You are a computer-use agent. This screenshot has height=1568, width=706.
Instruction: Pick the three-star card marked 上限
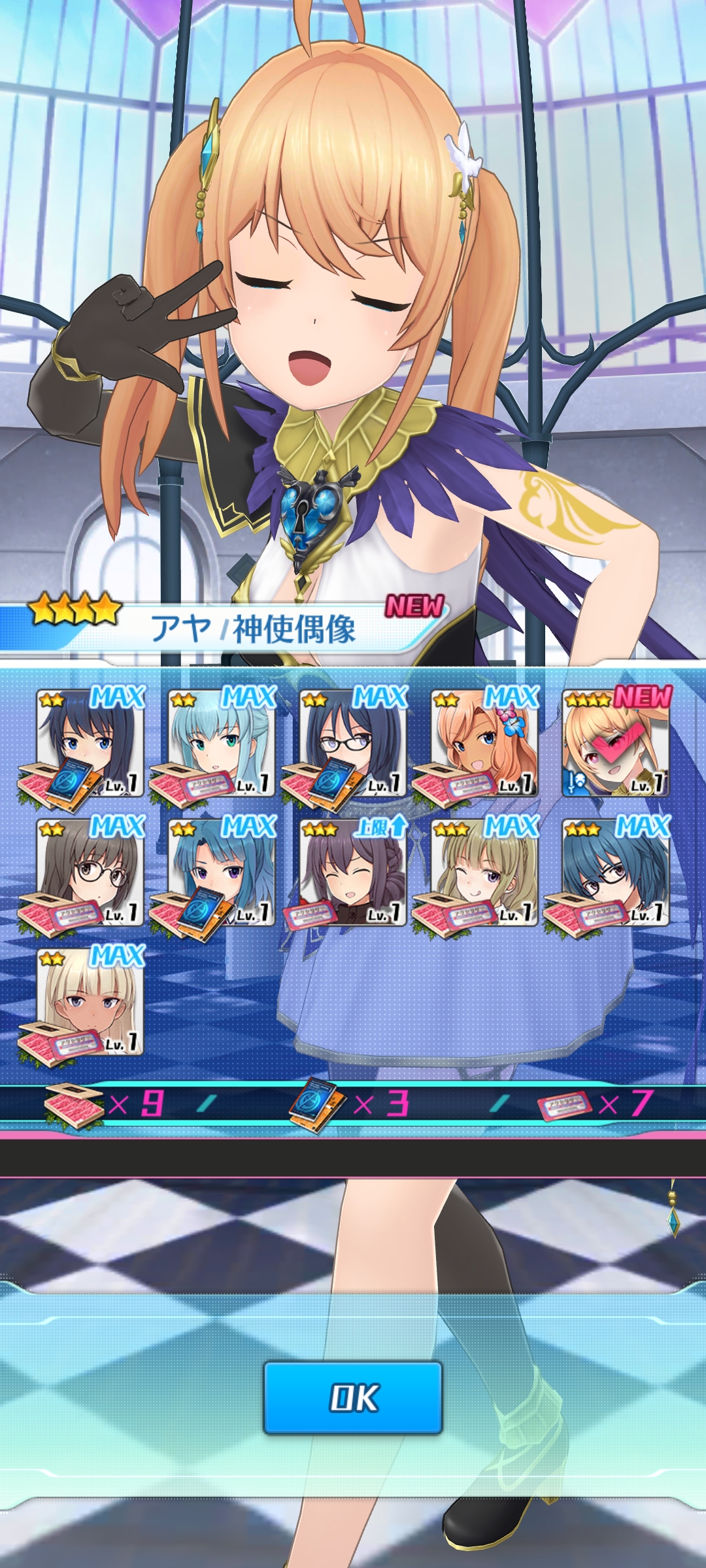coord(353,873)
